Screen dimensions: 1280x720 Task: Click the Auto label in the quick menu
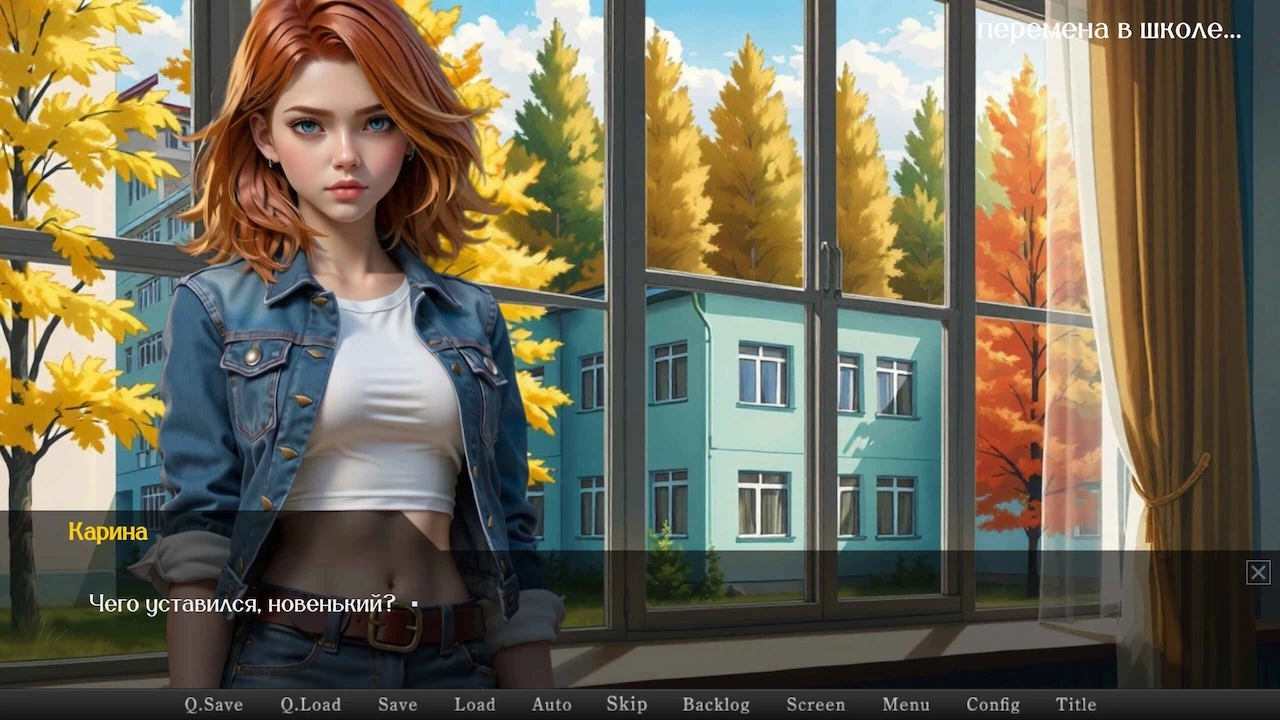pyautogui.click(x=552, y=704)
